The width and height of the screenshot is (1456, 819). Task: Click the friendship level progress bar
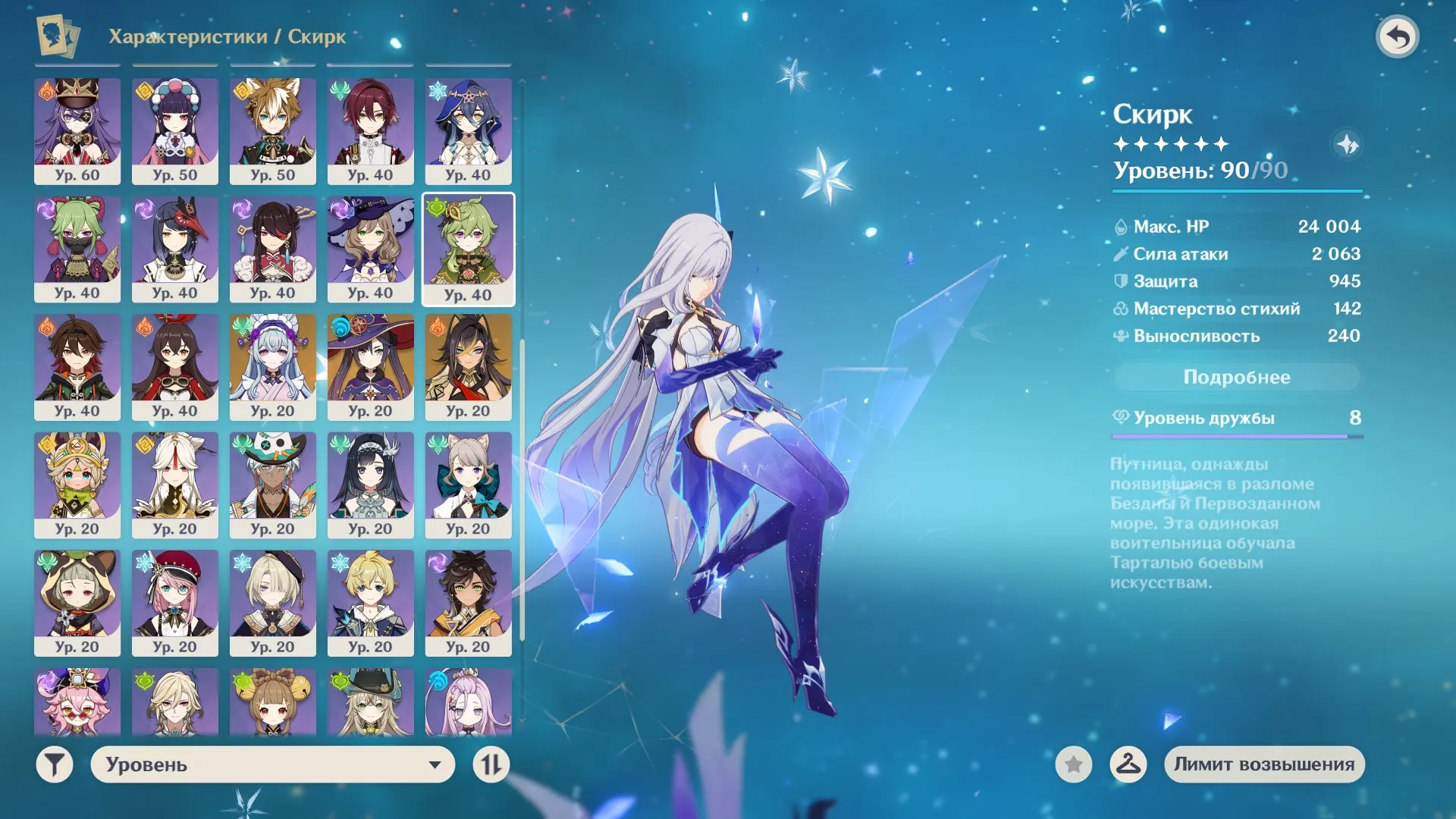point(1236,436)
